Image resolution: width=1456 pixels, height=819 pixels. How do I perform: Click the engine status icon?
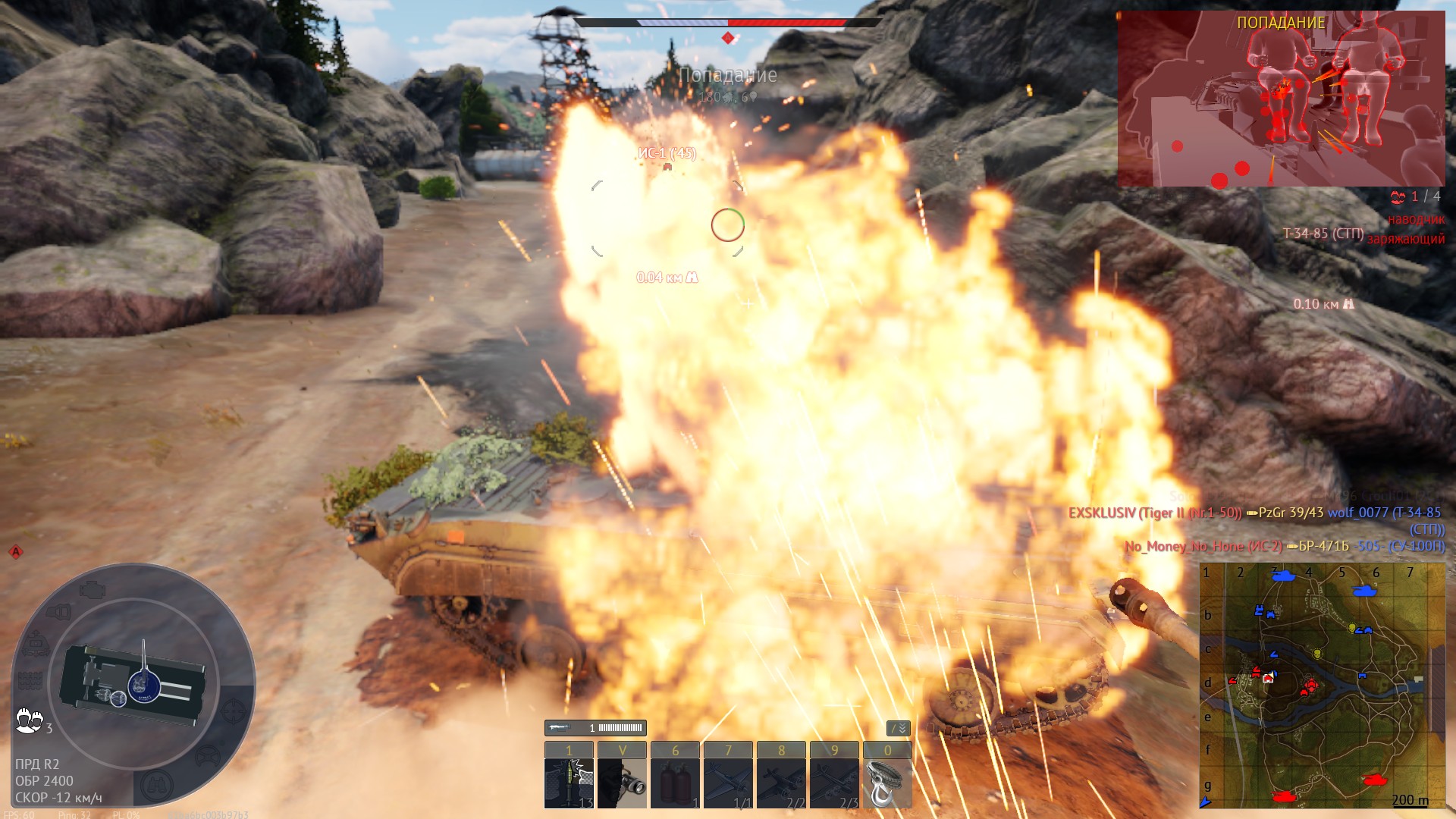coord(92,588)
